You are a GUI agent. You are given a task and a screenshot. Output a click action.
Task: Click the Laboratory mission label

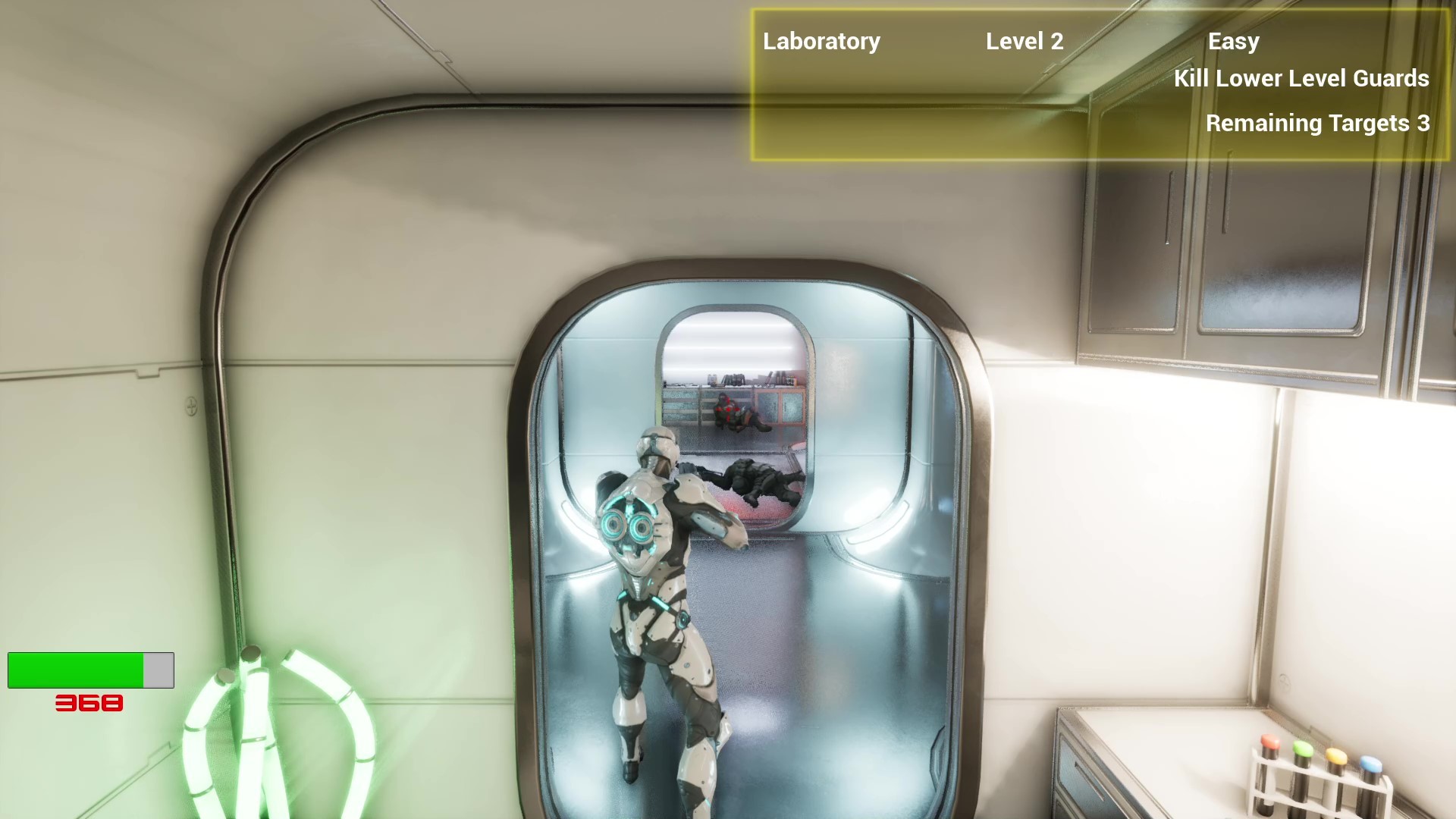click(x=821, y=42)
